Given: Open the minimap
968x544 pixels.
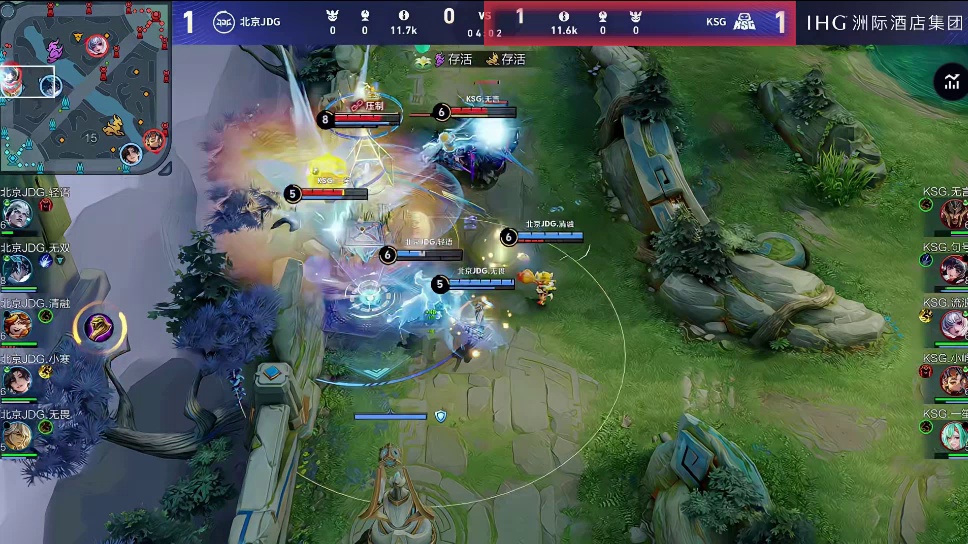Looking at the screenshot, I should point(85,87).
